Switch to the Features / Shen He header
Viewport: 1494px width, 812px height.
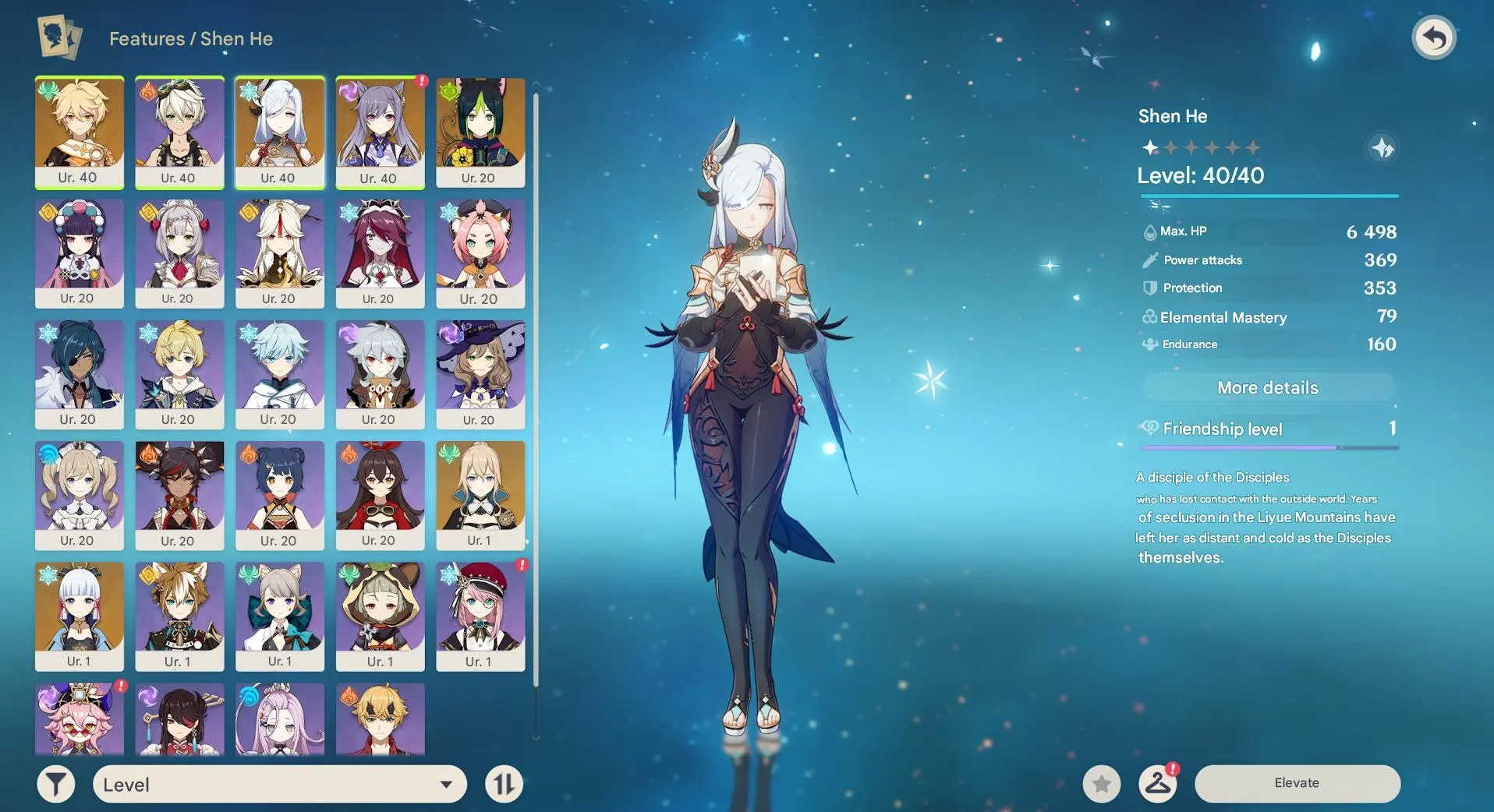pyautogui.click(x=189, y=38)
